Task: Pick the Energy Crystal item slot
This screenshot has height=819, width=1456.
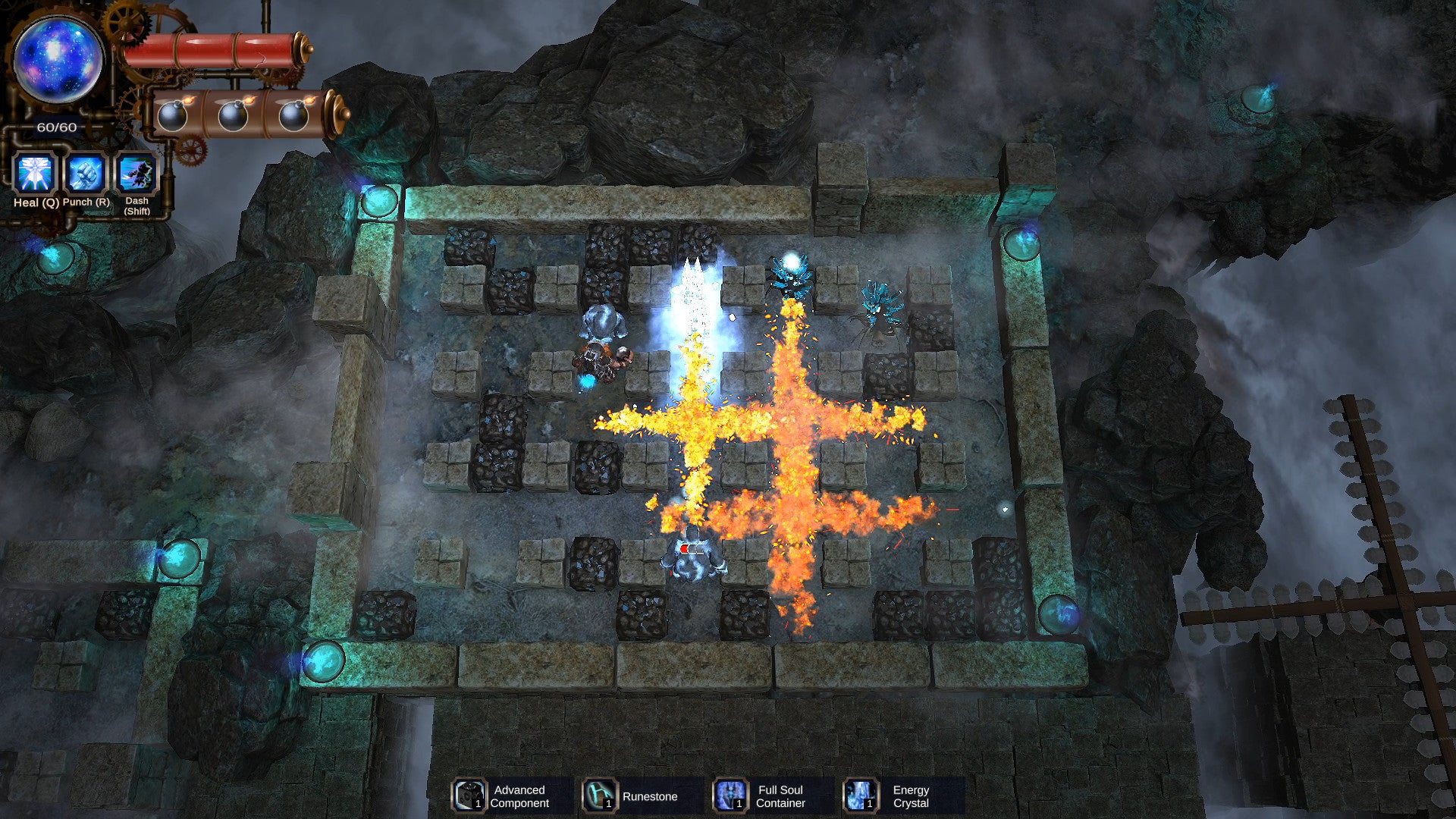Action: [861, 795]
